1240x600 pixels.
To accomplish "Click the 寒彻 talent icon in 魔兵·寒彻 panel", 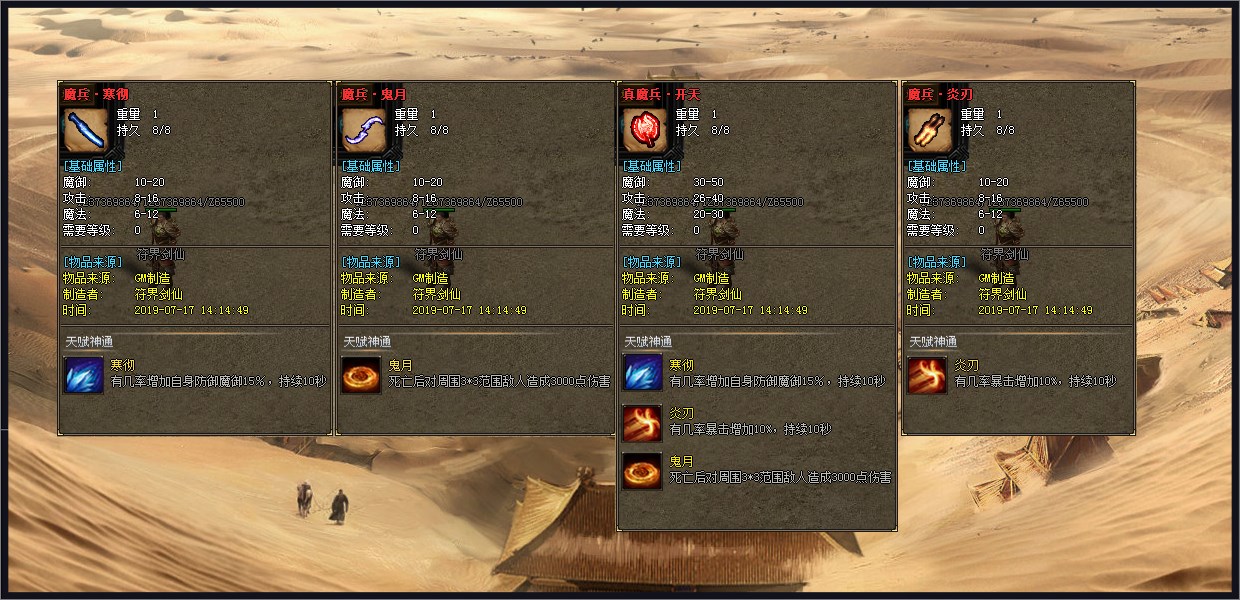I will [83, 374].
